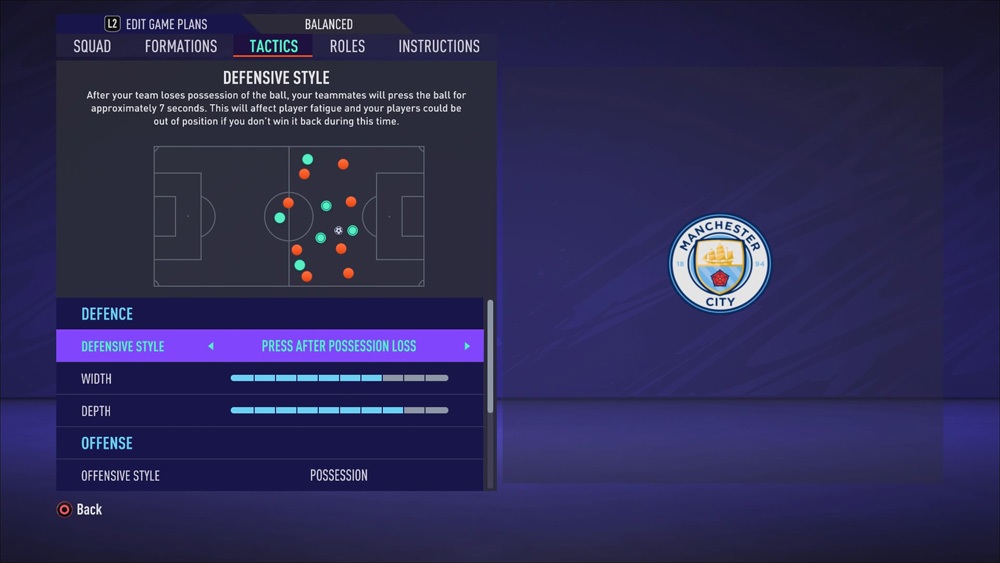
Task: Adjust the defence Width slider
Action: coord(339,378)
